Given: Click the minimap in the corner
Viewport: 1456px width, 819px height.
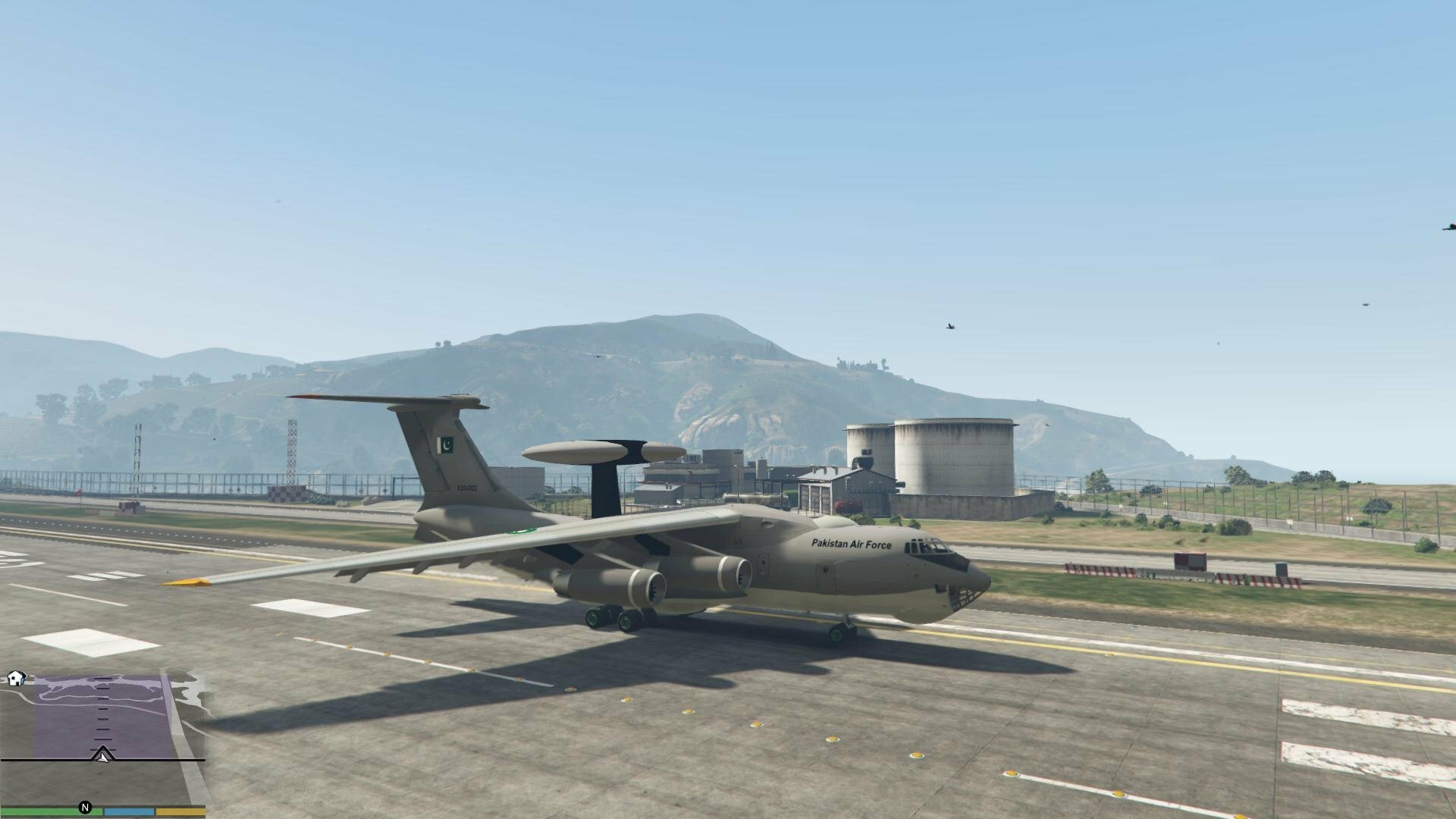Looking at the screenshot, I should tap(102, 739).
